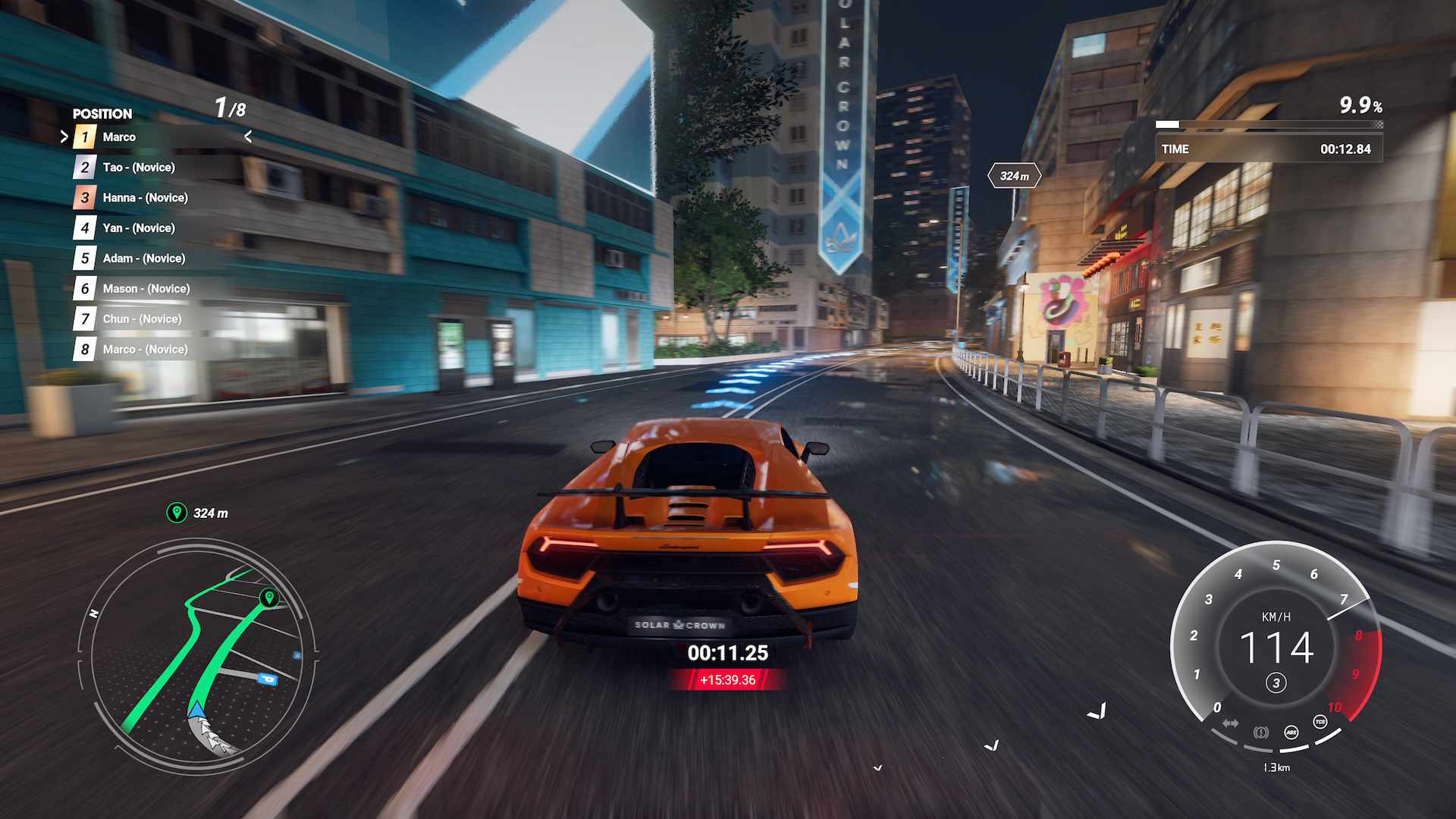Select eighth-place Marco - (Novice) row
Image resolution: width=1456 pixels, height=819 pixels.
[145, 350]
